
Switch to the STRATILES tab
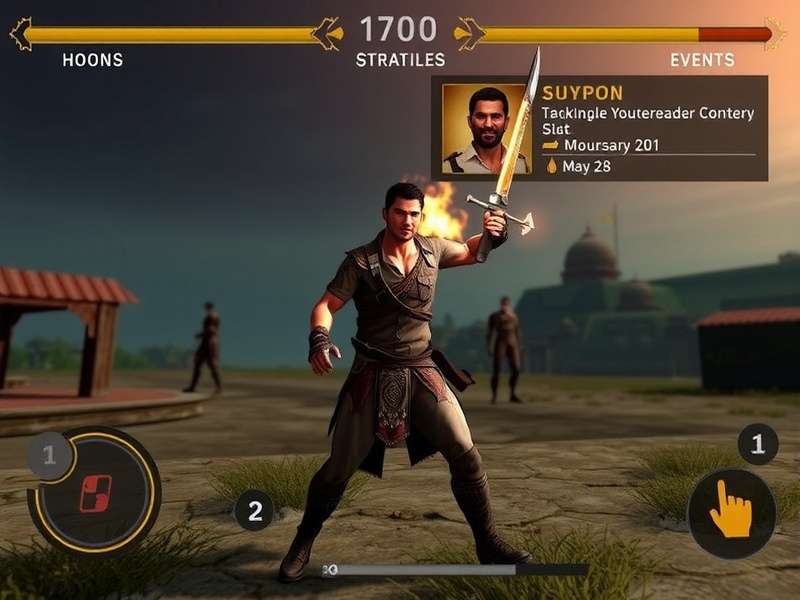coord(400,60)
